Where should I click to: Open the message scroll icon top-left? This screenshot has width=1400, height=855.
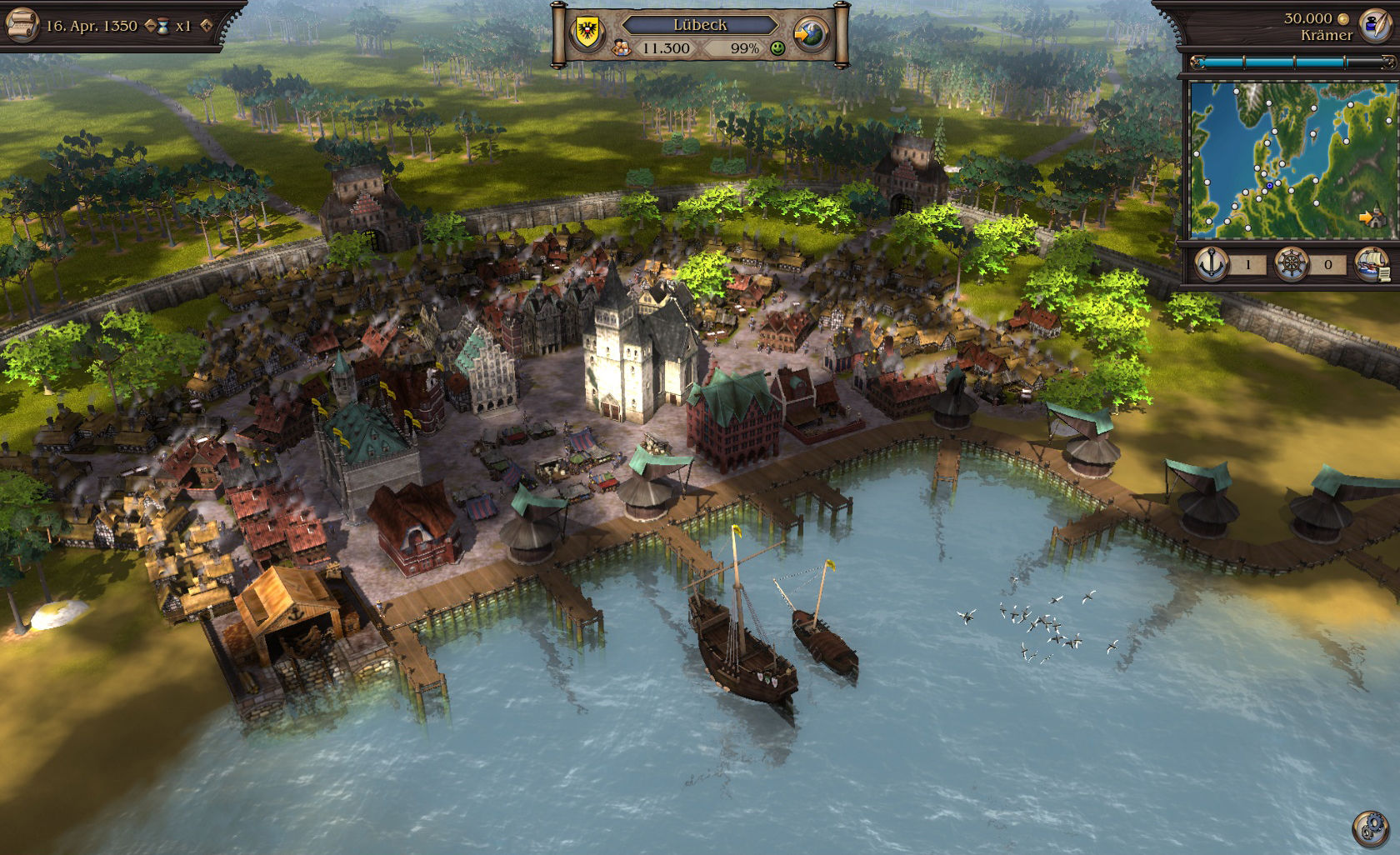click(22, 24)
